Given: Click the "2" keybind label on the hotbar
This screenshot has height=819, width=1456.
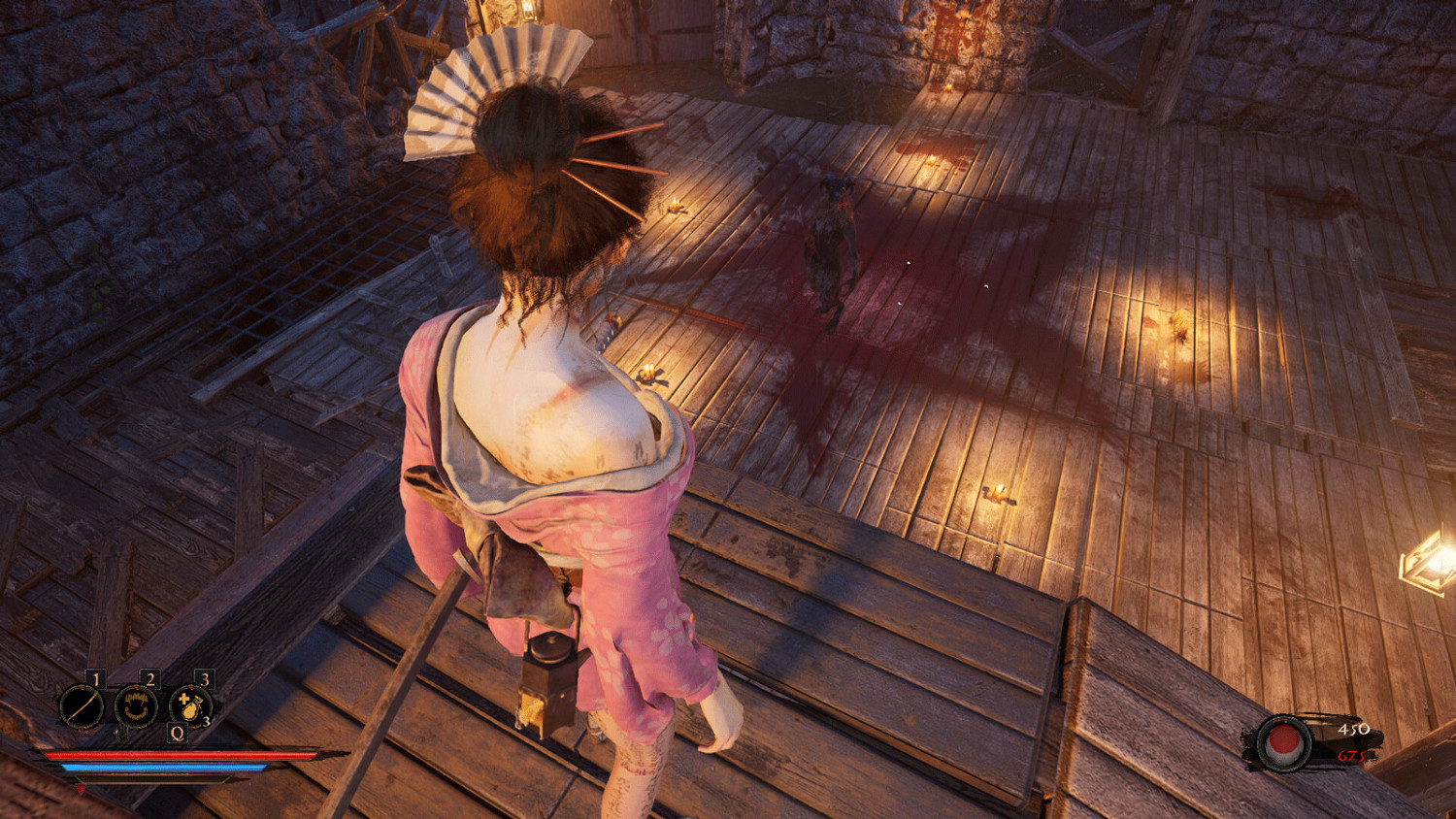Looking at the screenshot, I should point(150,677).
